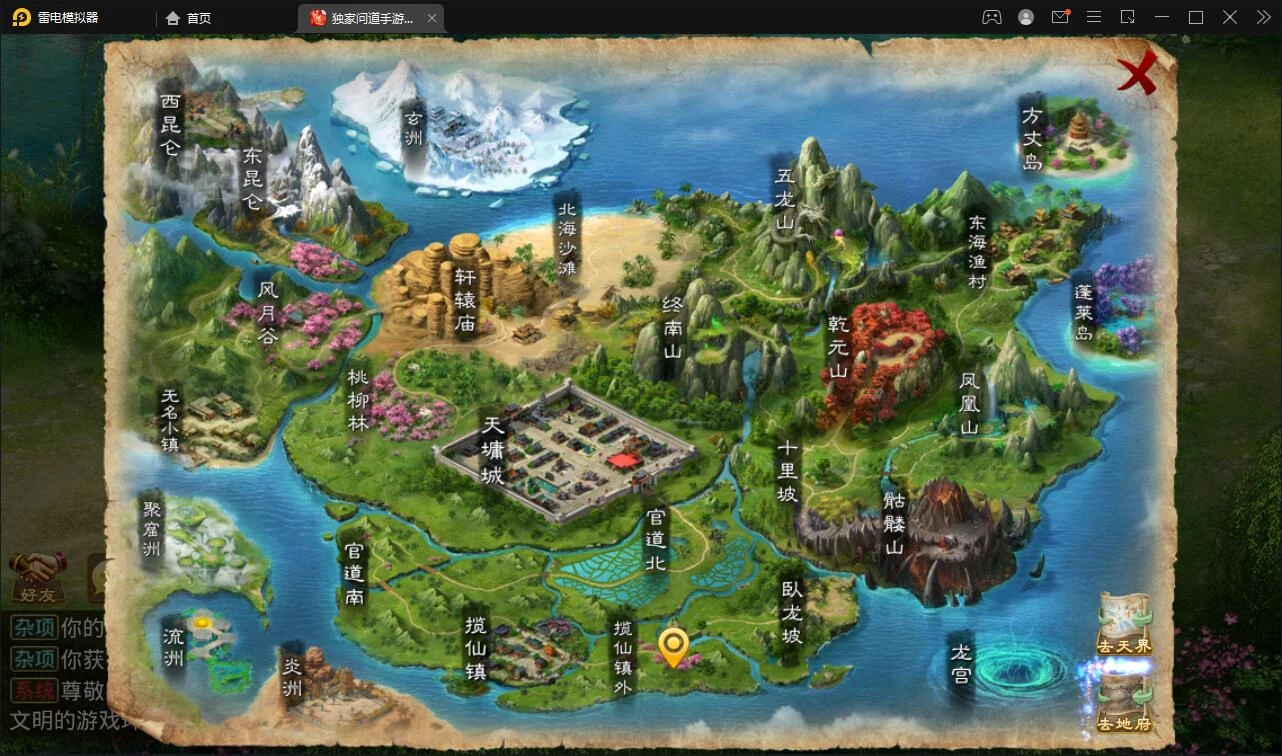Viewport: 1282px width, 756px height.
Task: Click the yellow current-location pin
Action: coord(675,646)
